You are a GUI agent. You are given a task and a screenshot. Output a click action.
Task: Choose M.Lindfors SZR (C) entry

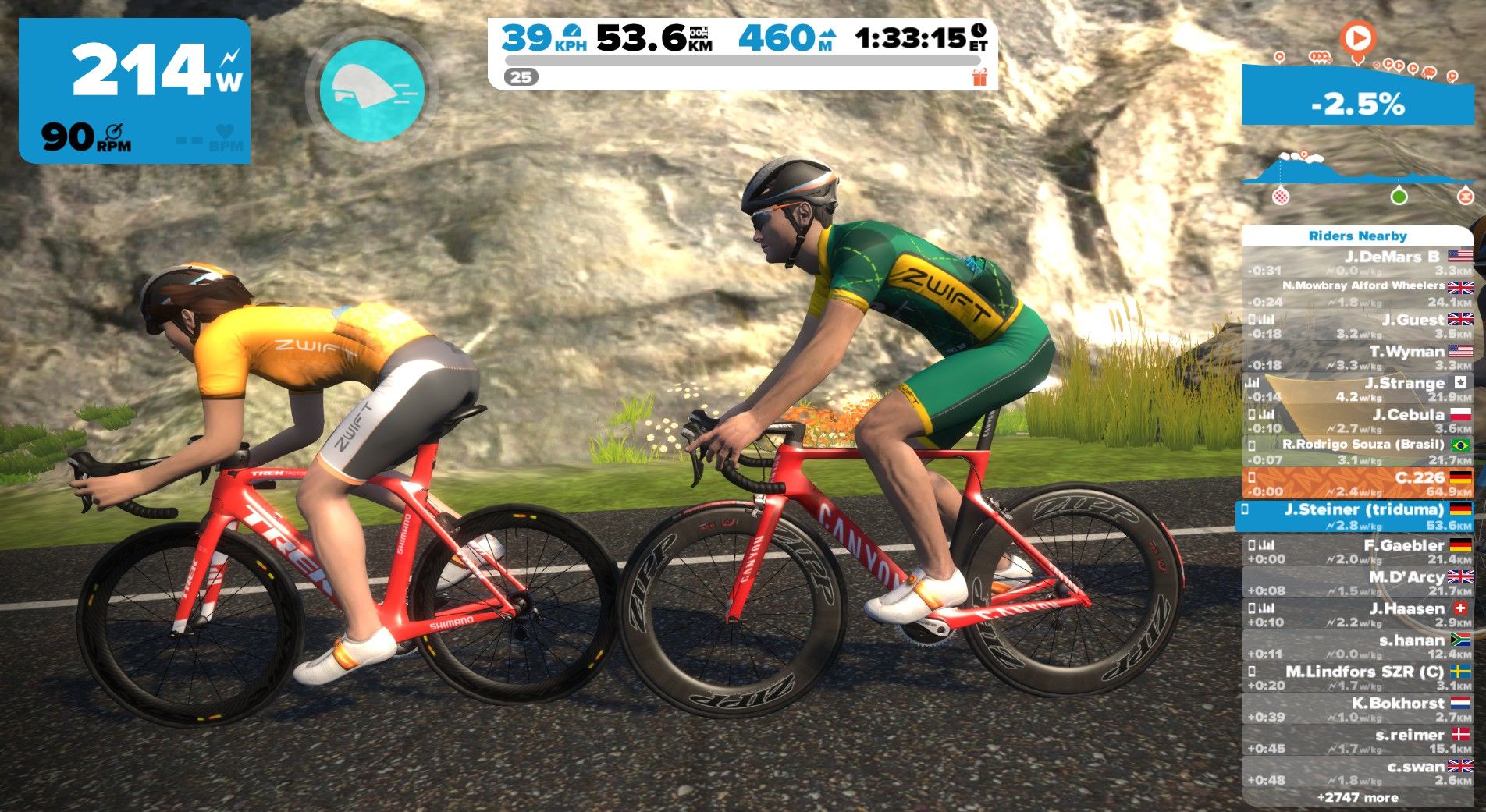point(1358,678)
